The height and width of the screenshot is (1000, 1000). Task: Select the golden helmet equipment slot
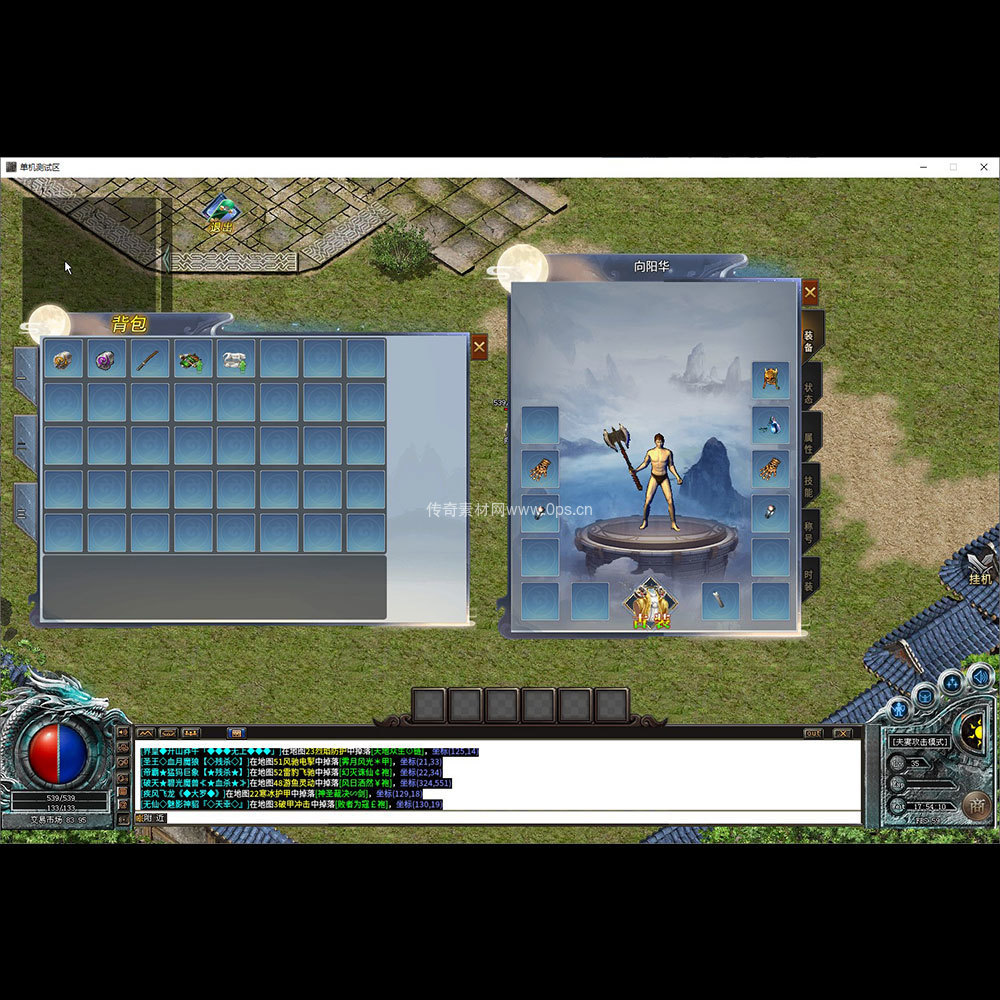(770, 380)
